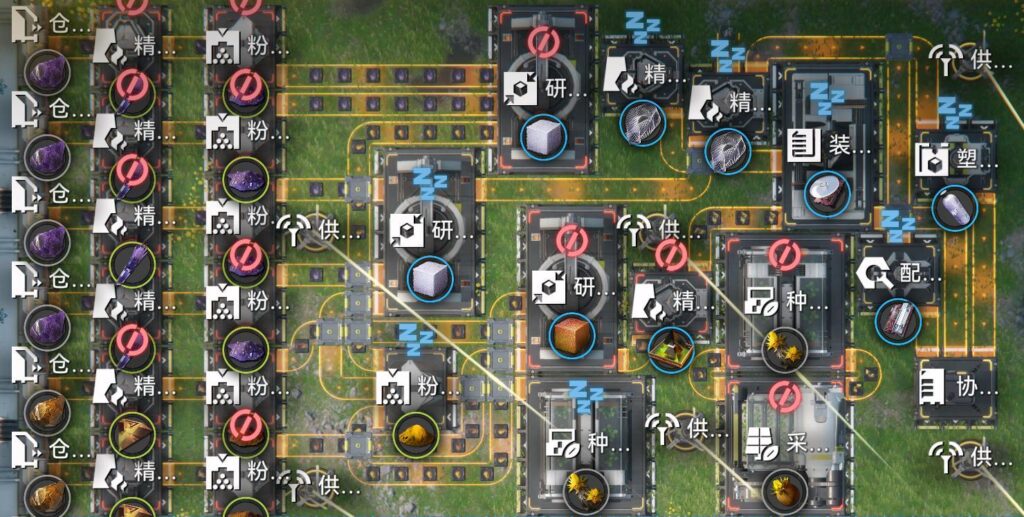Click the orange seed bag product icon
This screenshot has height=517, width=1024.
783,491
